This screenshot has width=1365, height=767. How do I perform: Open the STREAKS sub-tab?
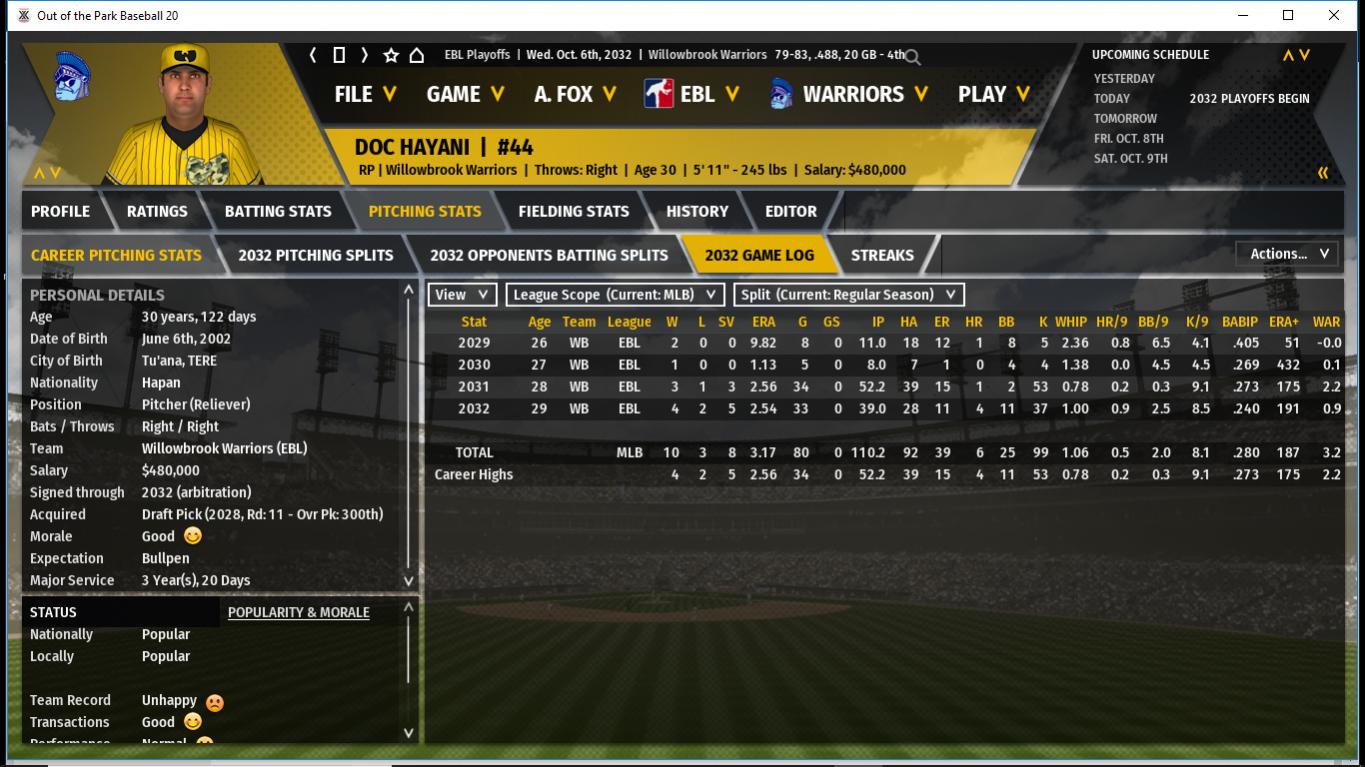882,255
